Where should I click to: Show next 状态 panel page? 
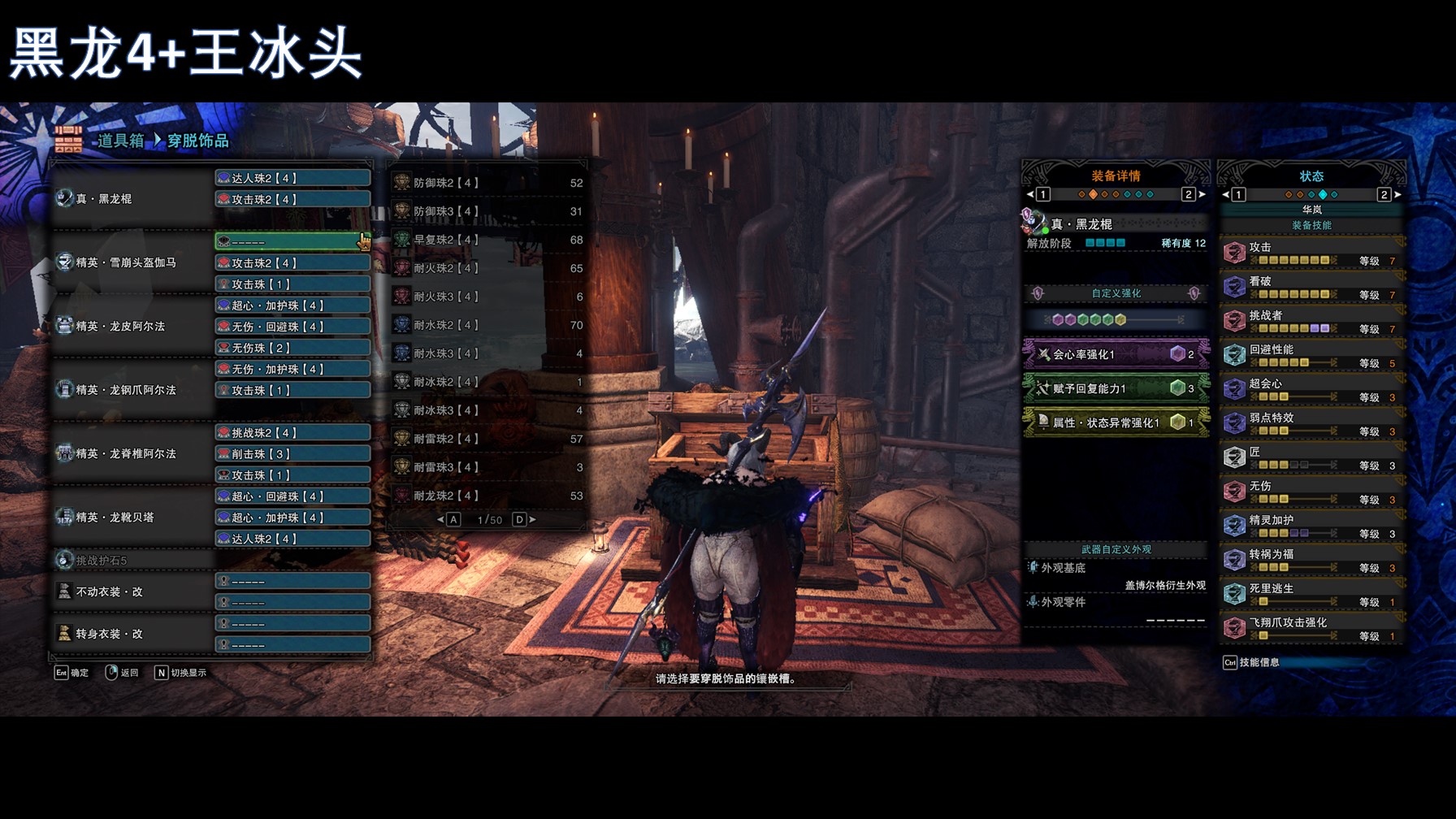[x=1397, y=195]
